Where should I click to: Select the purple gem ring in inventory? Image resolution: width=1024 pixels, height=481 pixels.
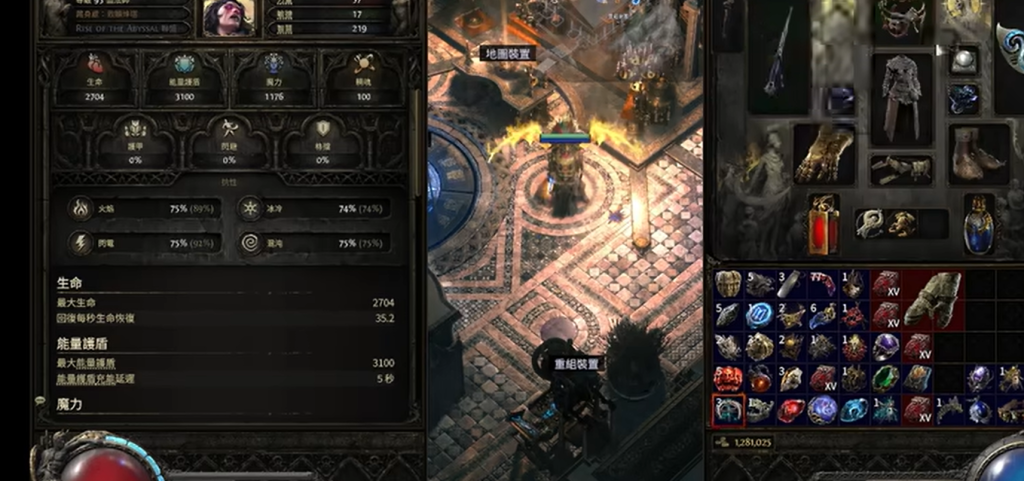885,346
